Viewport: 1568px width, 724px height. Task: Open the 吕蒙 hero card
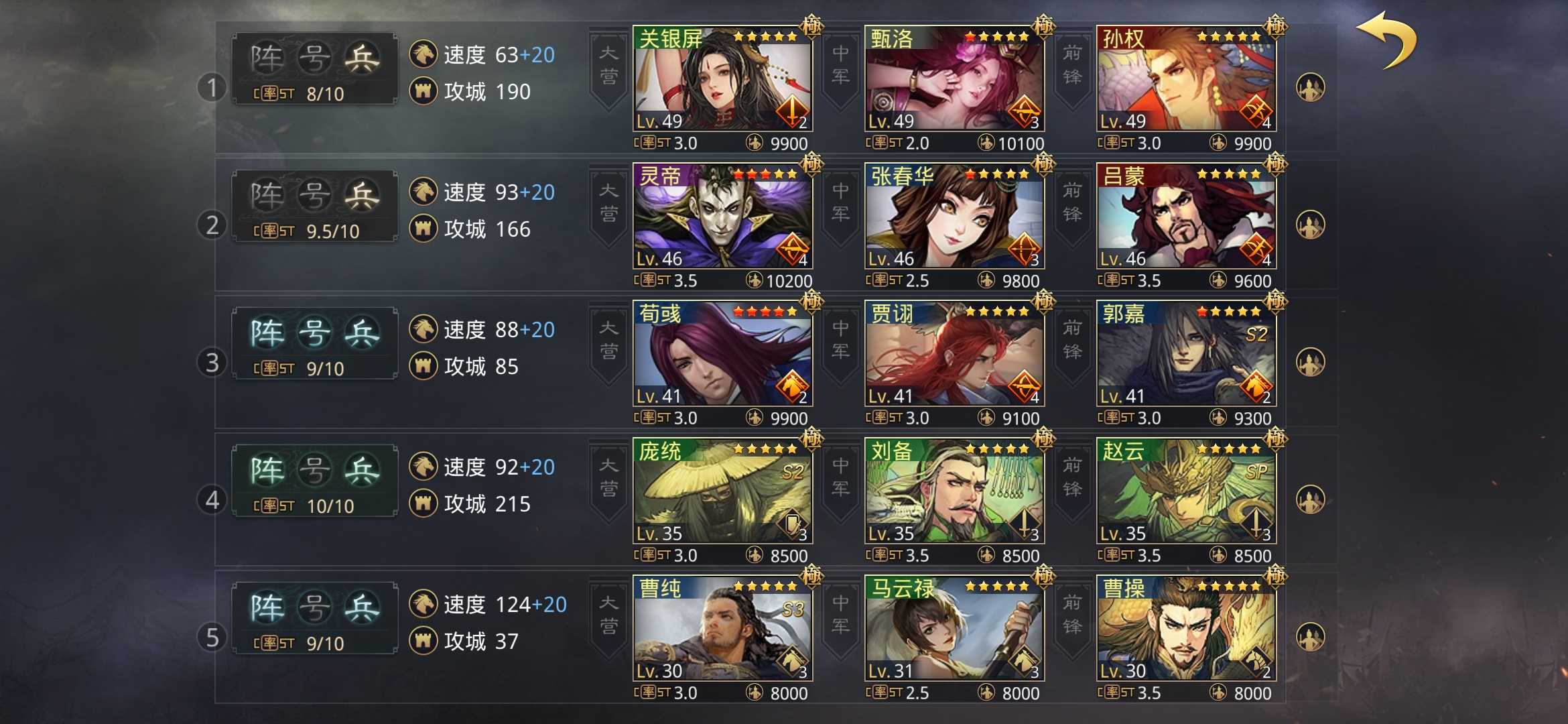pyautogui.click(x=1186, y=217)
